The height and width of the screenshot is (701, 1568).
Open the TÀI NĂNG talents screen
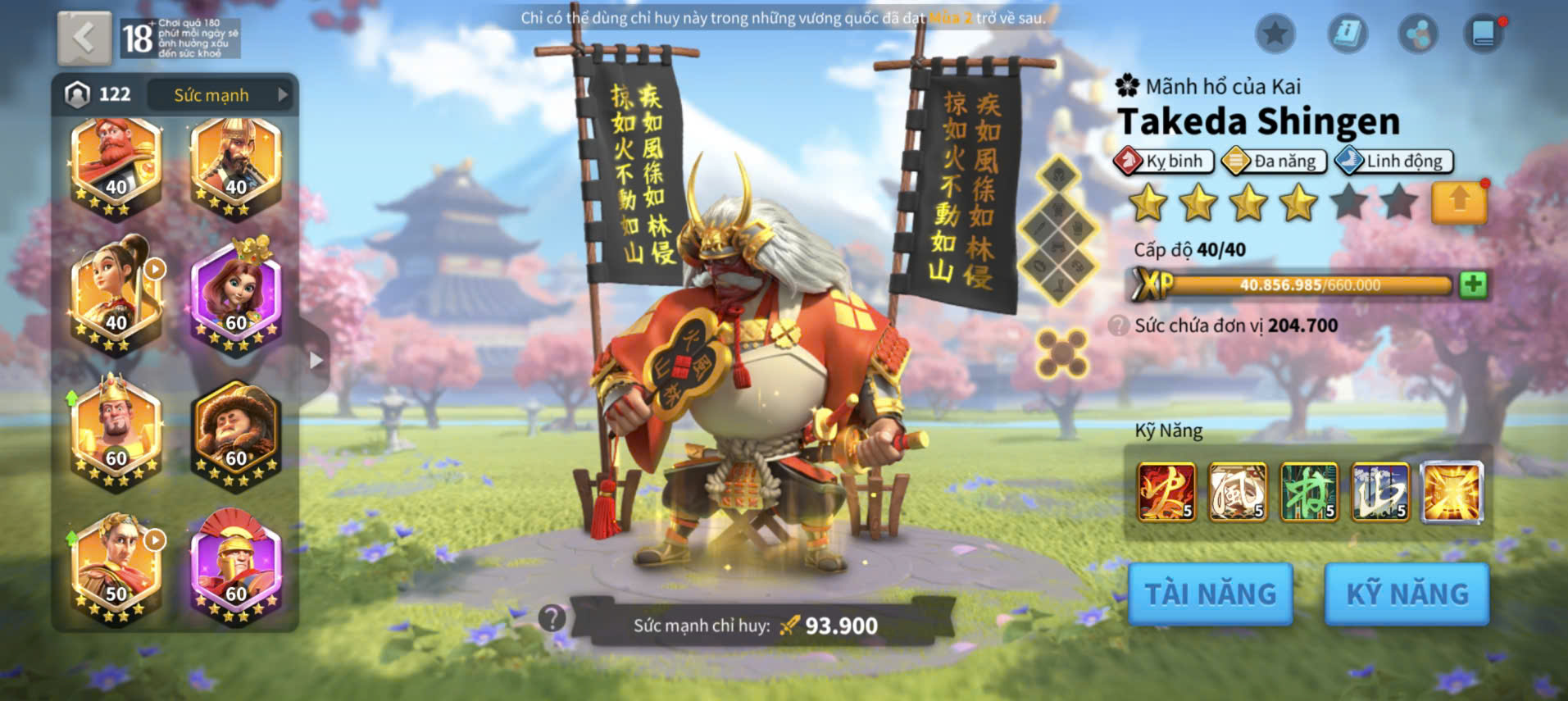[1210, 594]
